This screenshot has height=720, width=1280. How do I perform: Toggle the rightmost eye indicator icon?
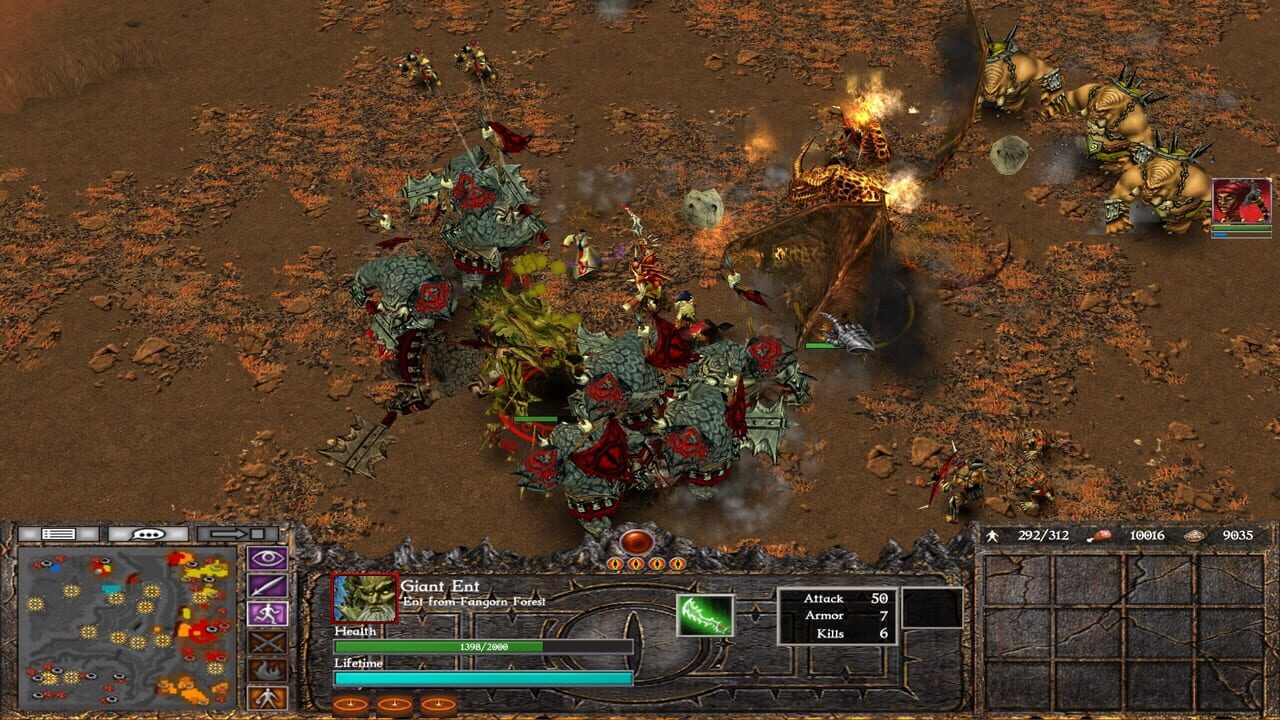pyautogui.click(x=677, y=564)
